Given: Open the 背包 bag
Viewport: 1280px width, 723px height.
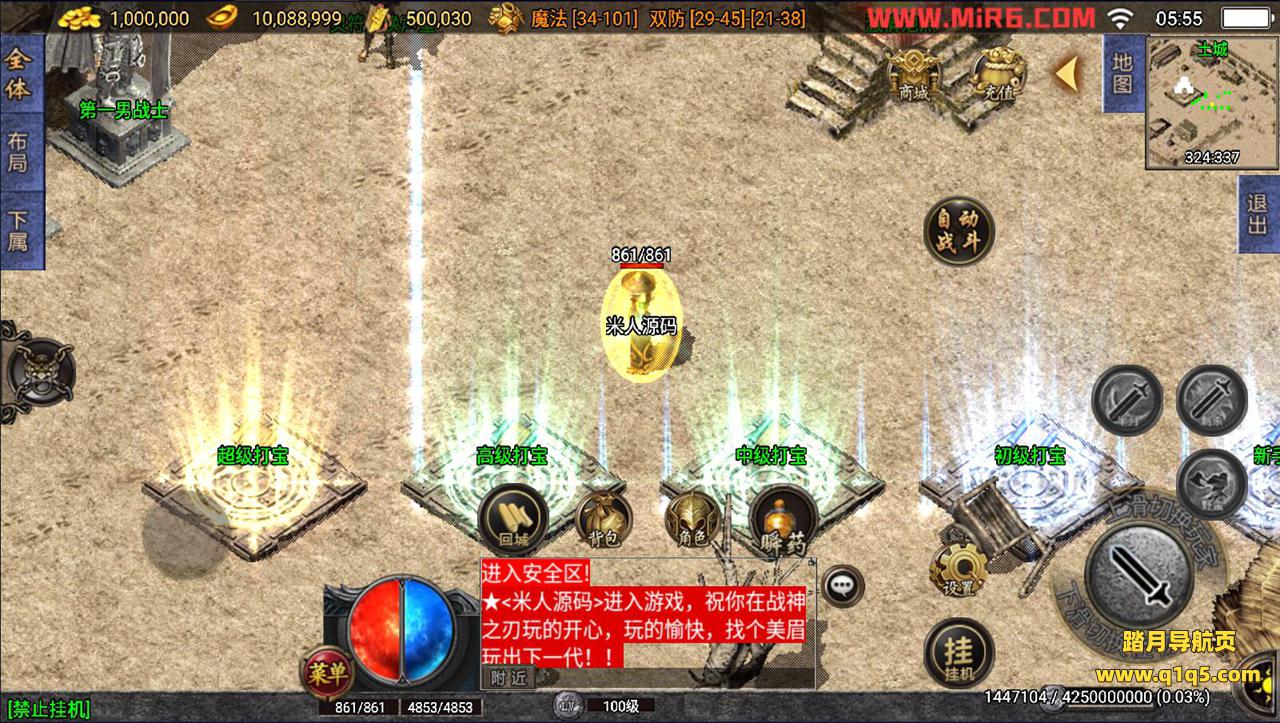Looking at the screenshot, I should (603, 520).
